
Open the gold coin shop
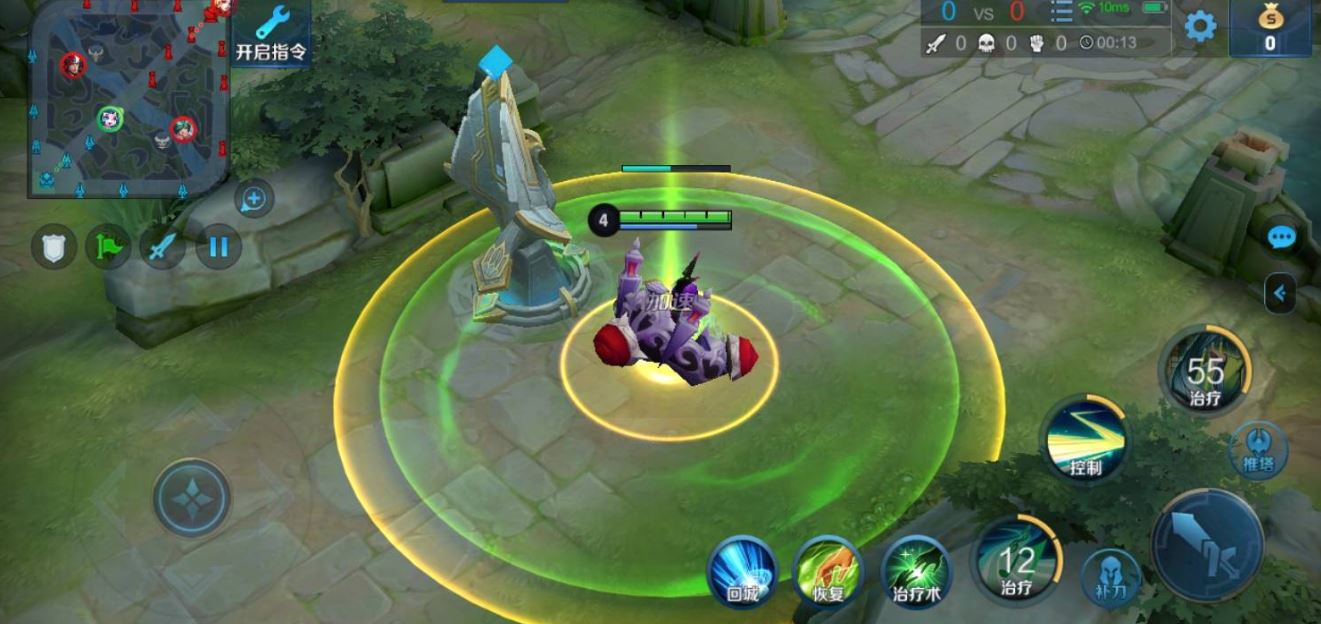click(1269, 28)
